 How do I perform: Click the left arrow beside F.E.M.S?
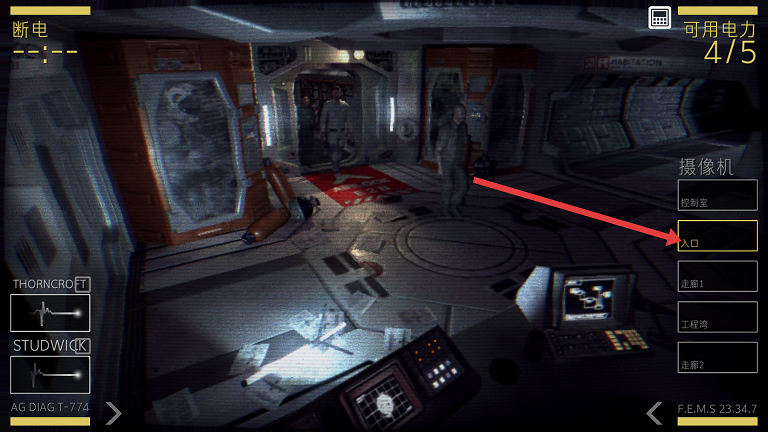[654, 412]
